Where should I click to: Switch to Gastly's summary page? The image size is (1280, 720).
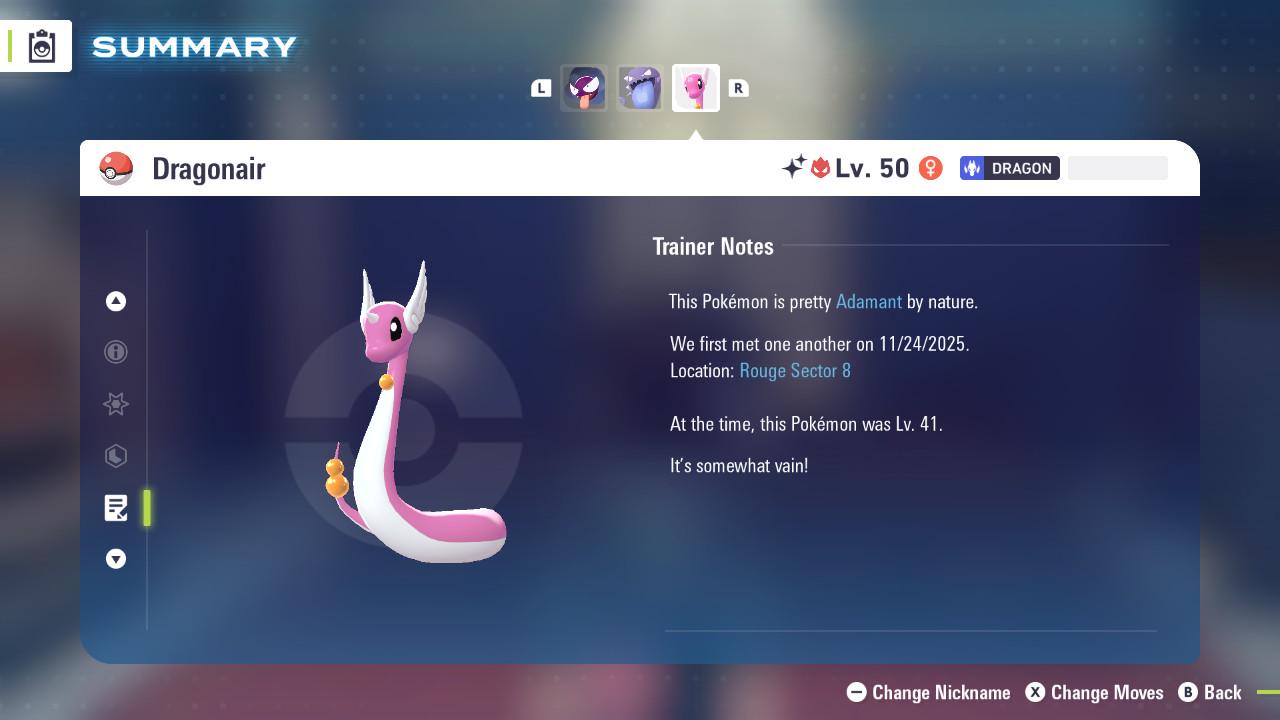click(584, 87)
